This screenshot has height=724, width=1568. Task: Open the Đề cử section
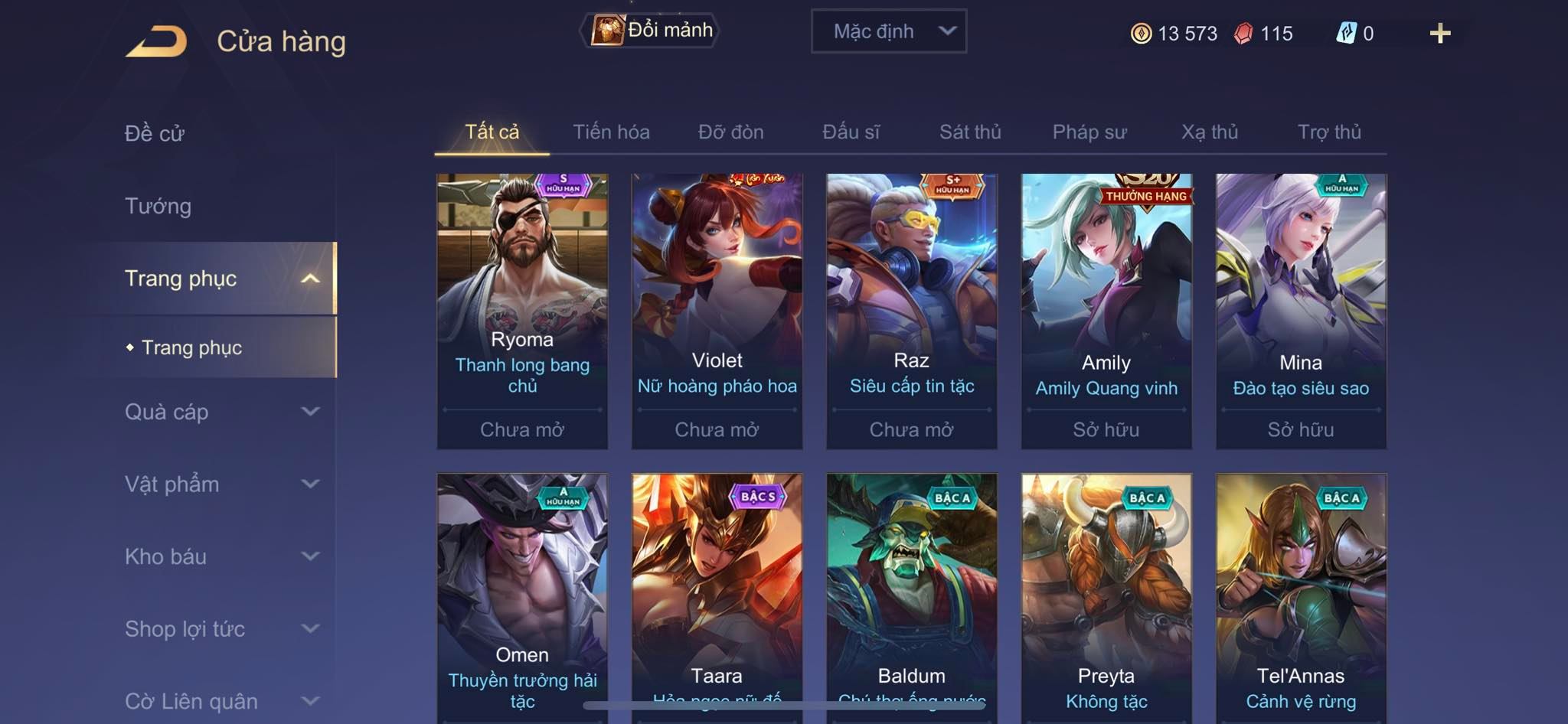(155, 133)
